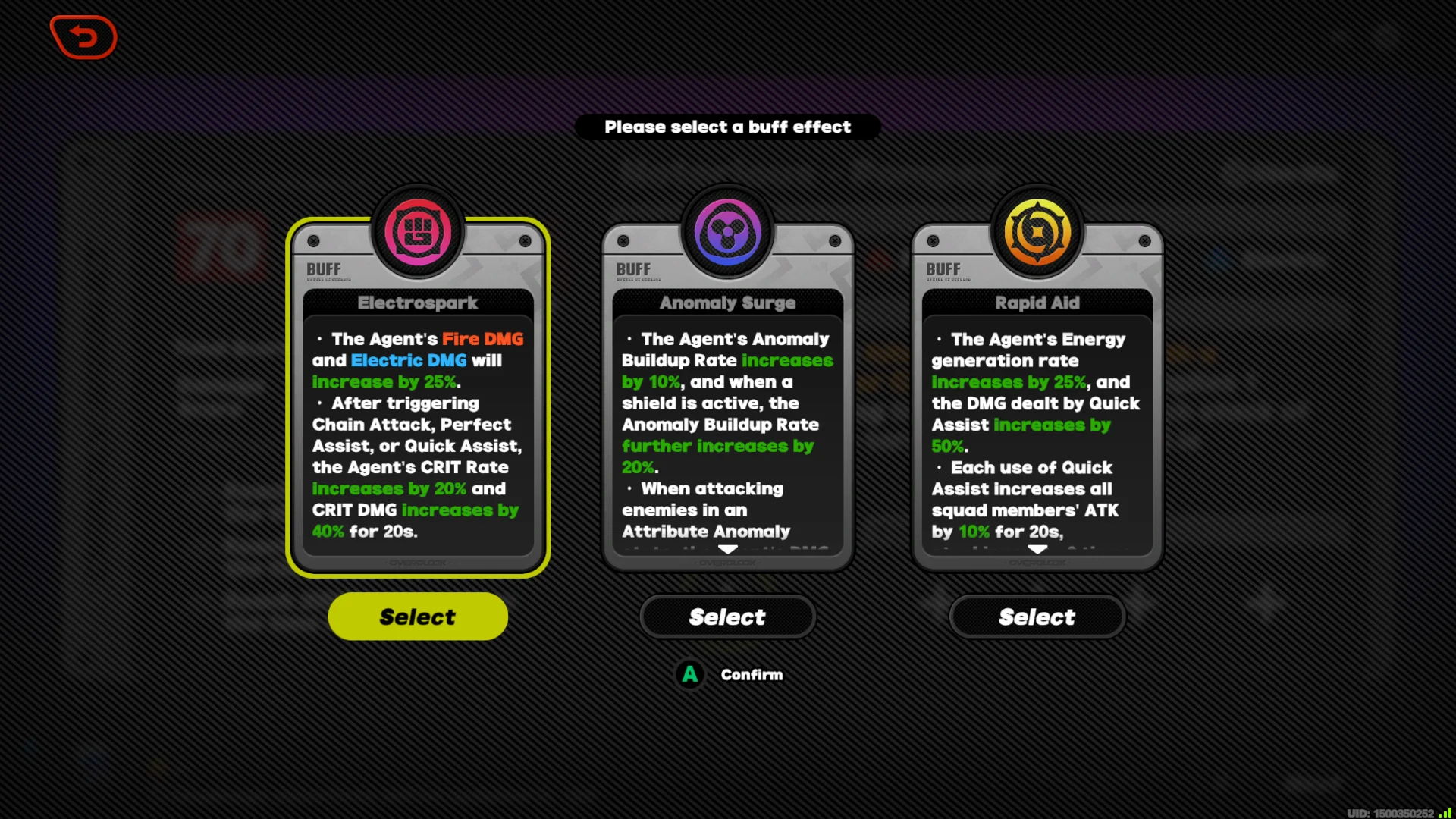
Task: Click the BUFF label icon on the Electrospark card
Action: 322,268
